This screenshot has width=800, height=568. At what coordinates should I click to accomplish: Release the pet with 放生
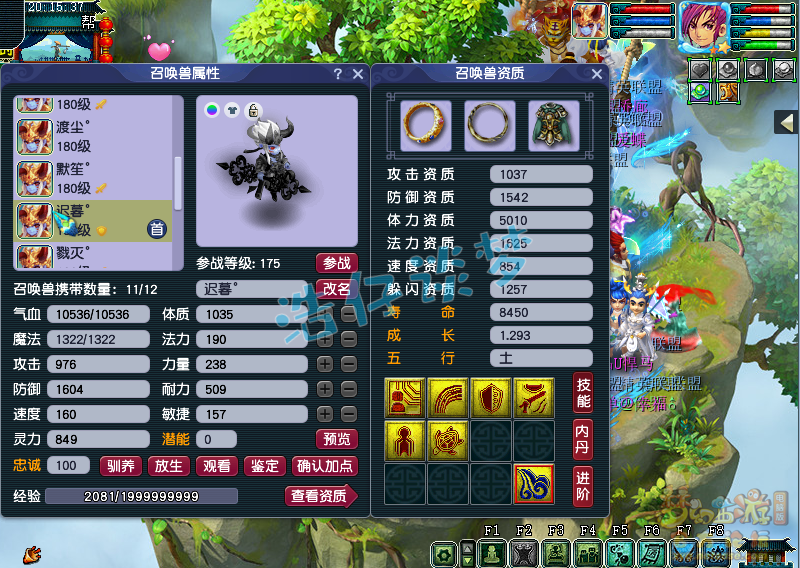(x=169, y=465)
